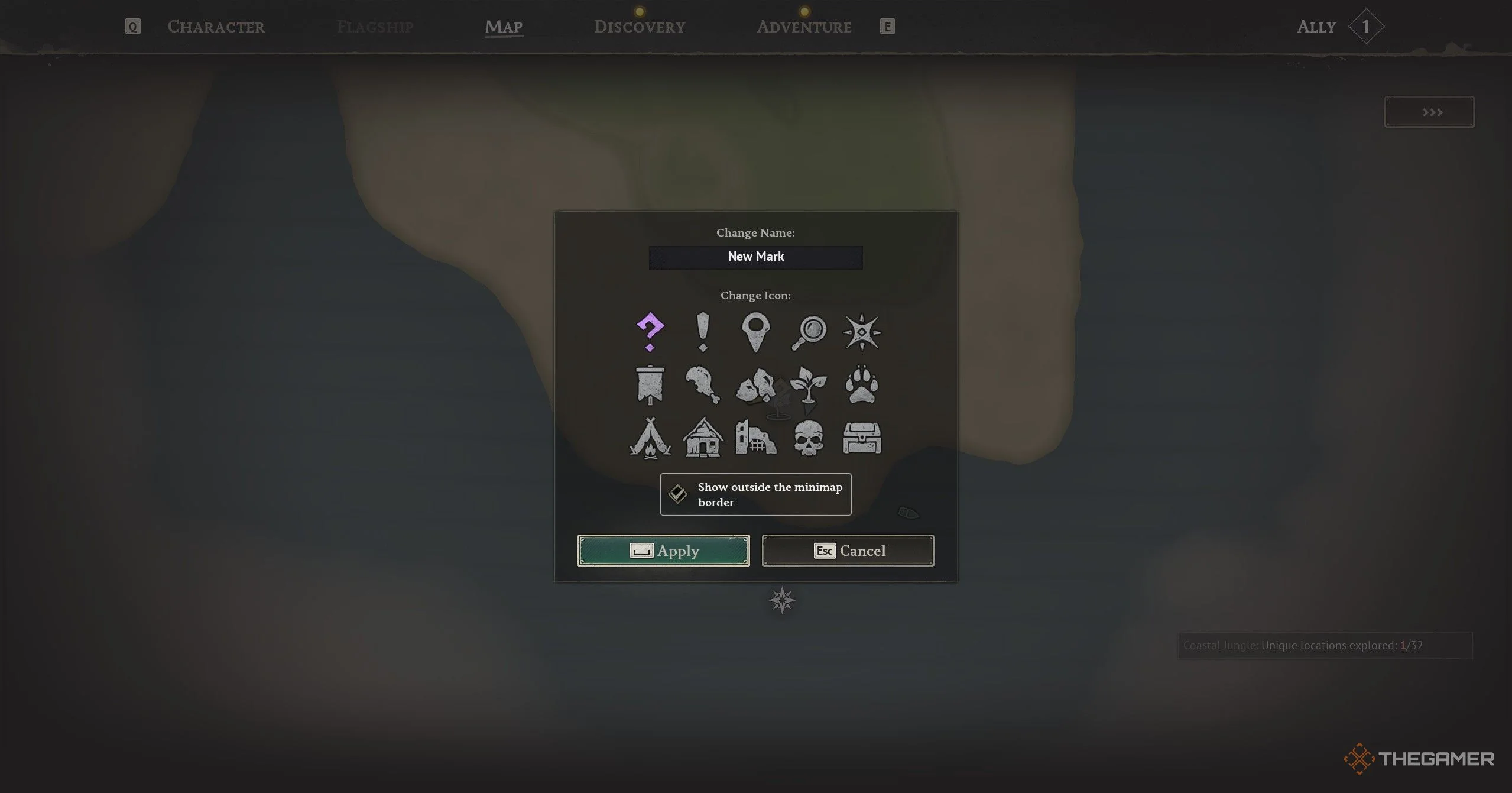Select the plant sprout marker icon
The width and height of the screenshot is (1512, 793).
tap(809, 386)
